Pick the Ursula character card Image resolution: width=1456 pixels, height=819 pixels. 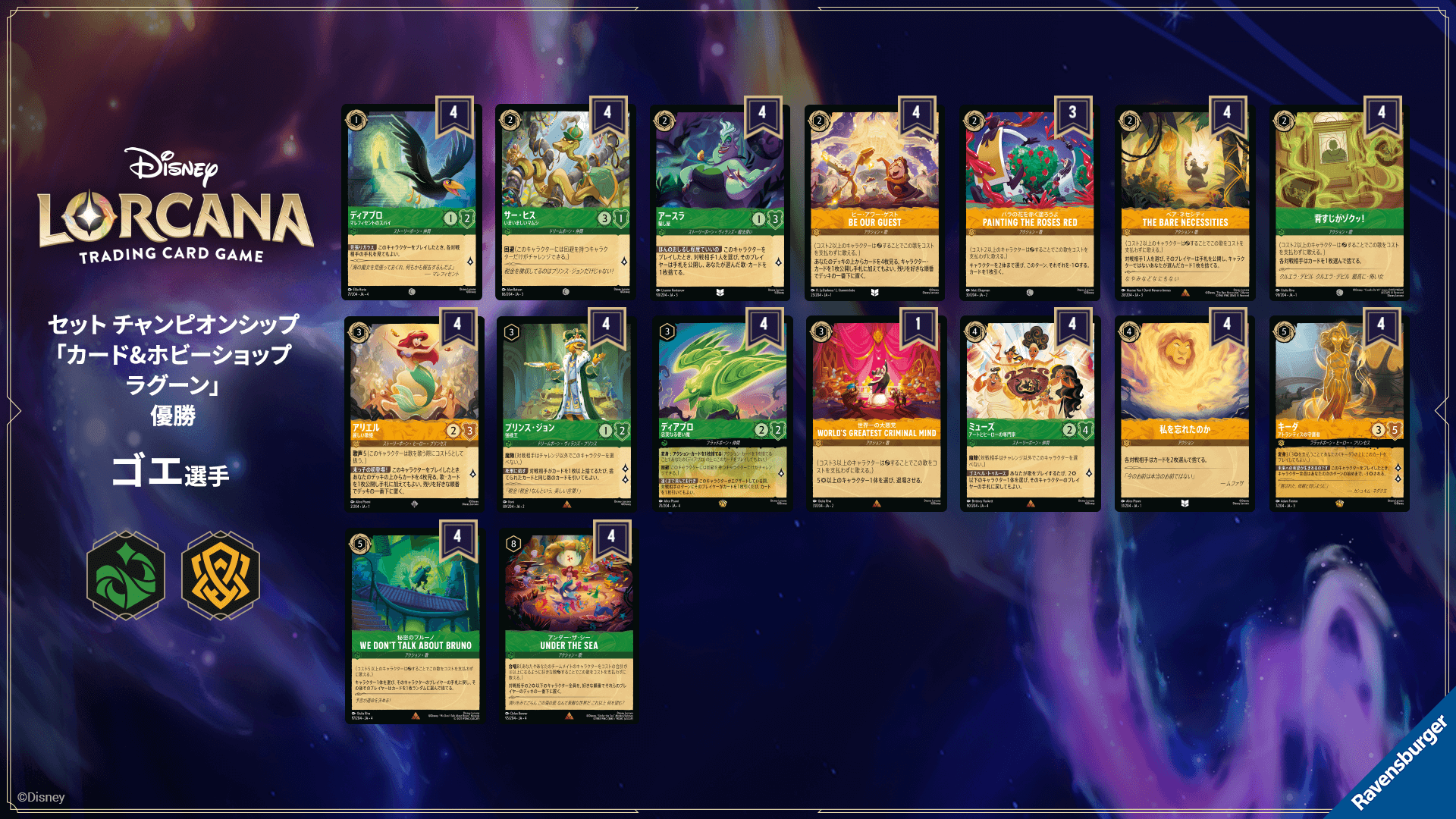click(x=720, y=202)
